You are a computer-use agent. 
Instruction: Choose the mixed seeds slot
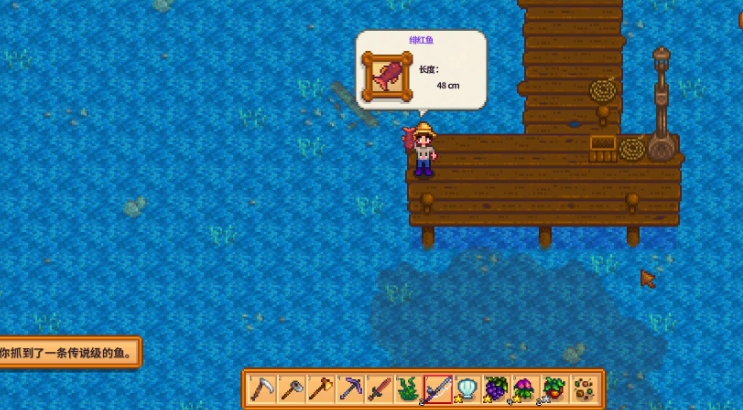582,388
